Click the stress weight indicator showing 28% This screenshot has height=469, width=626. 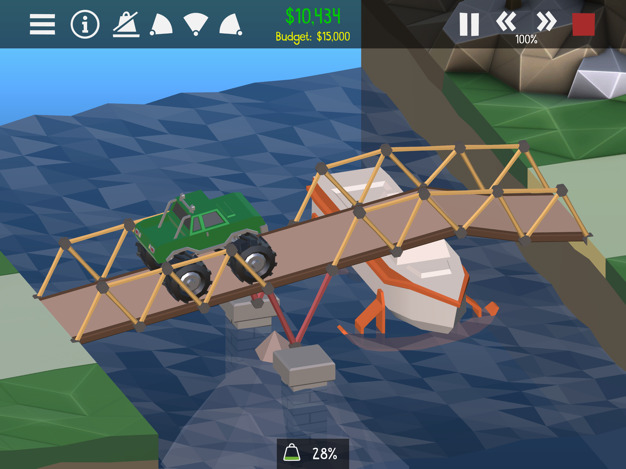(x=312, y=453)
